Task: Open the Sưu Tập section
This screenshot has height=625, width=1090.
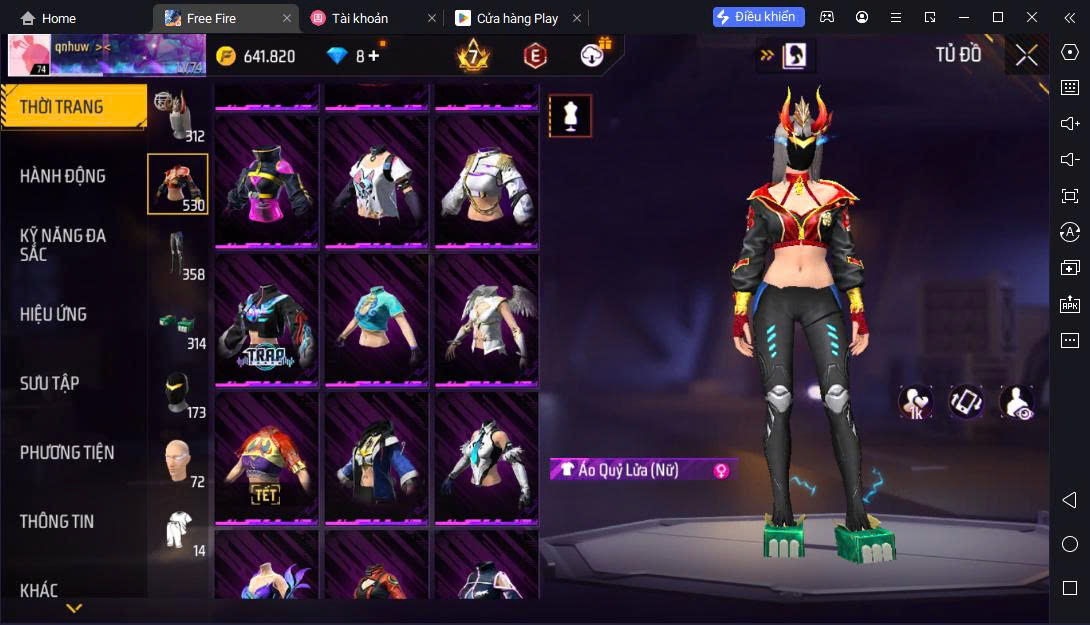Action: click(x=50, y=383)
